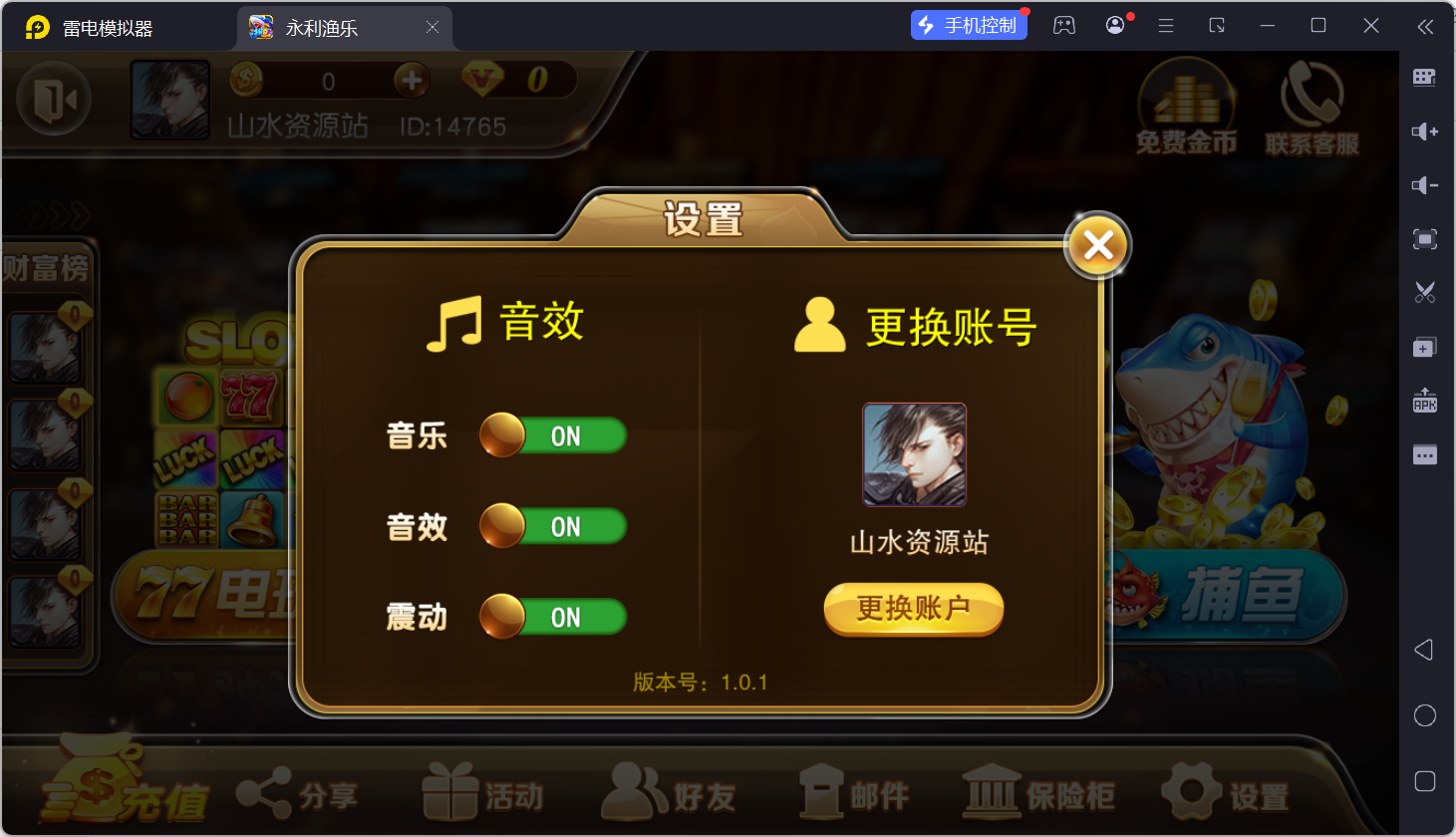
Task: Open the 更多 three-dots options in sidebar
Action: coord(1424,453)
